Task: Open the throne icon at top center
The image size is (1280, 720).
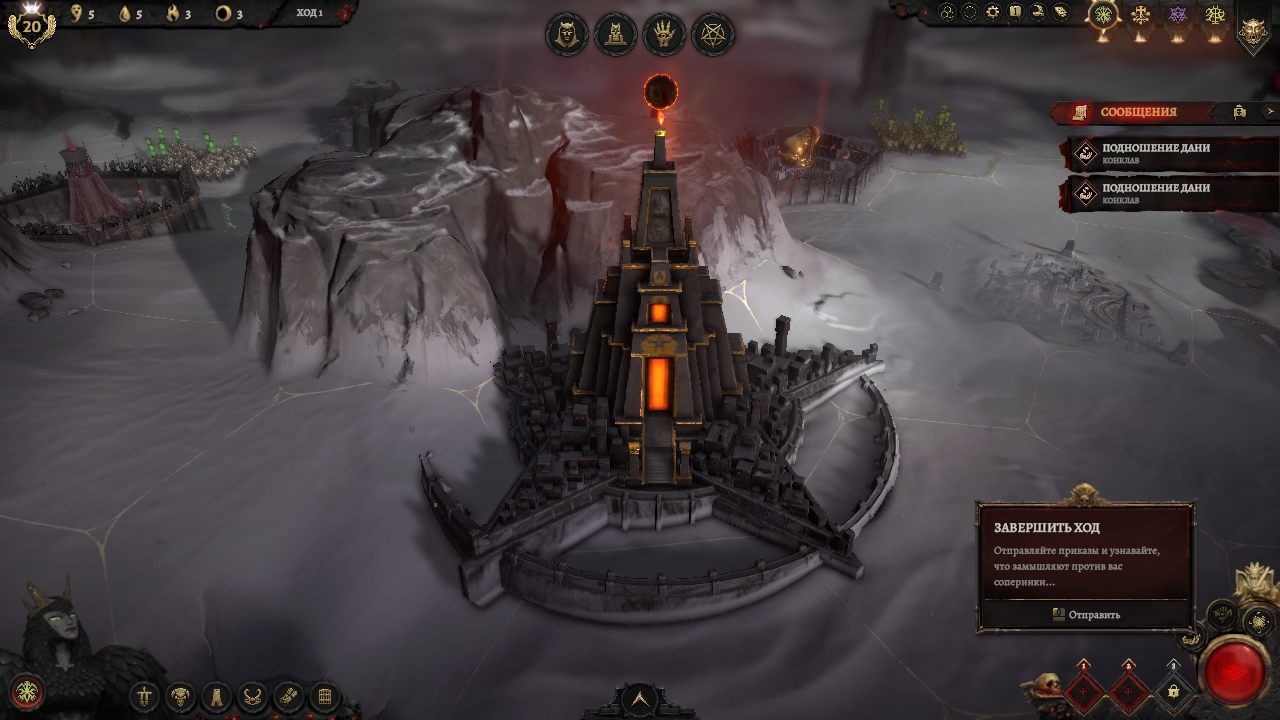Action: click(x=615, y=35)
